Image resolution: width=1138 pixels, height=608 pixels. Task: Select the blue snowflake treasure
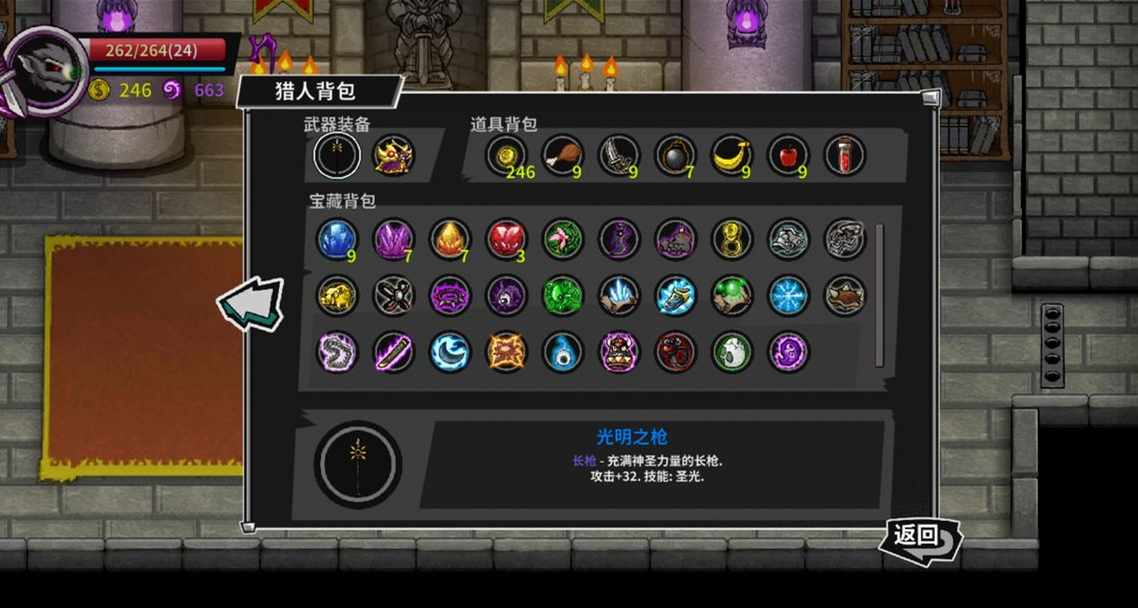point(788,296)
